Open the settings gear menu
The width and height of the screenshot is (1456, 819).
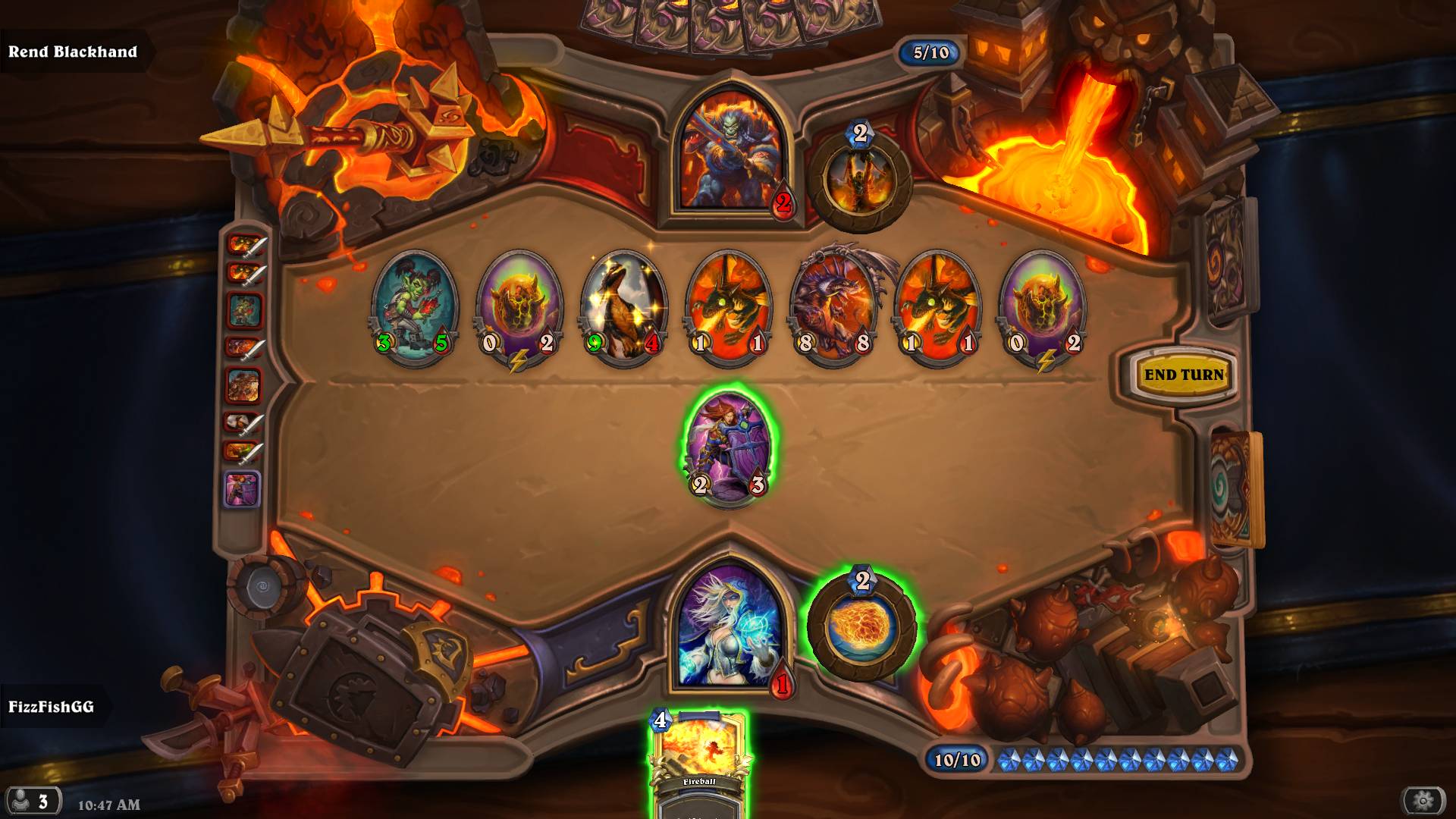(1423, 800)
